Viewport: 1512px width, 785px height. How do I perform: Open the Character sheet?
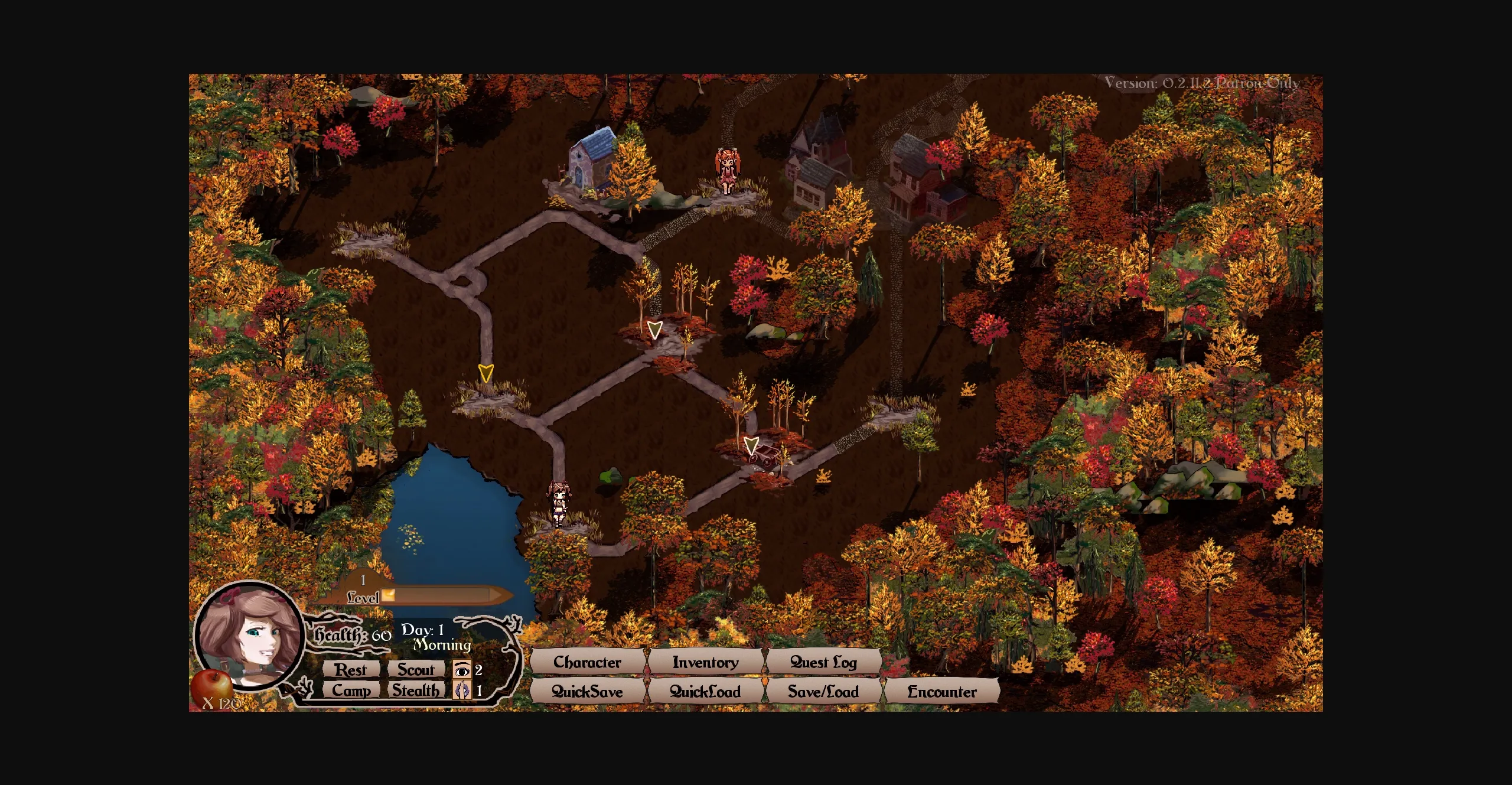tap(587, 662)
